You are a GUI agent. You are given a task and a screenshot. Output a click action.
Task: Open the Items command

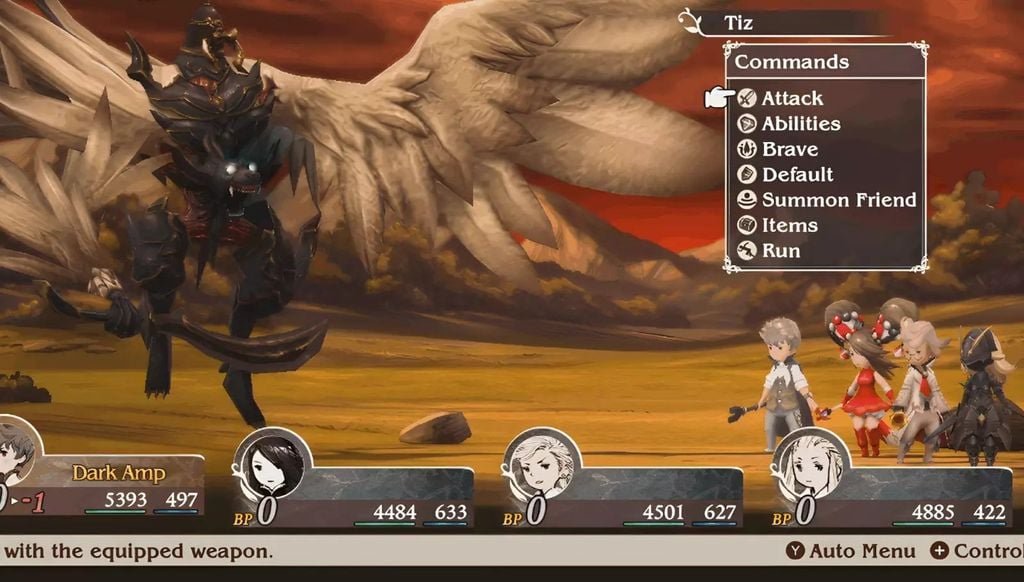pos(789,225)
